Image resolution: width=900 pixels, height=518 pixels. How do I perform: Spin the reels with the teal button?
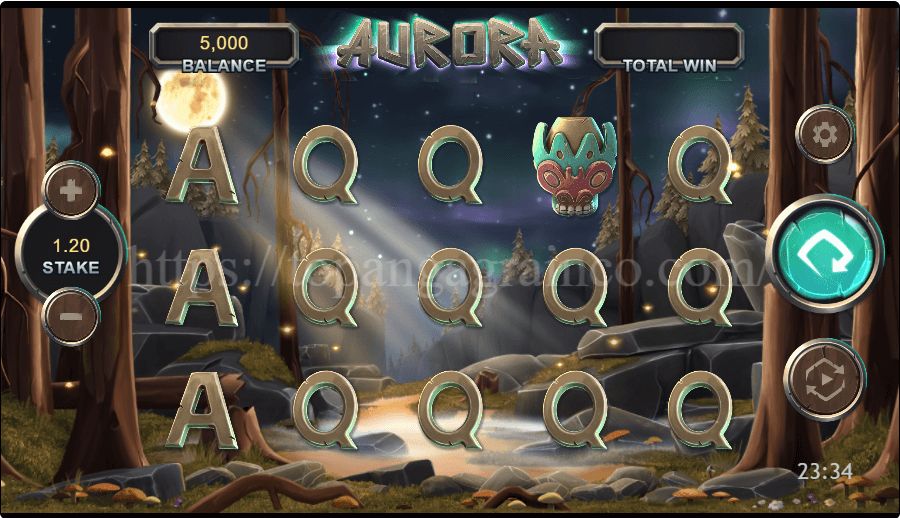824,254
